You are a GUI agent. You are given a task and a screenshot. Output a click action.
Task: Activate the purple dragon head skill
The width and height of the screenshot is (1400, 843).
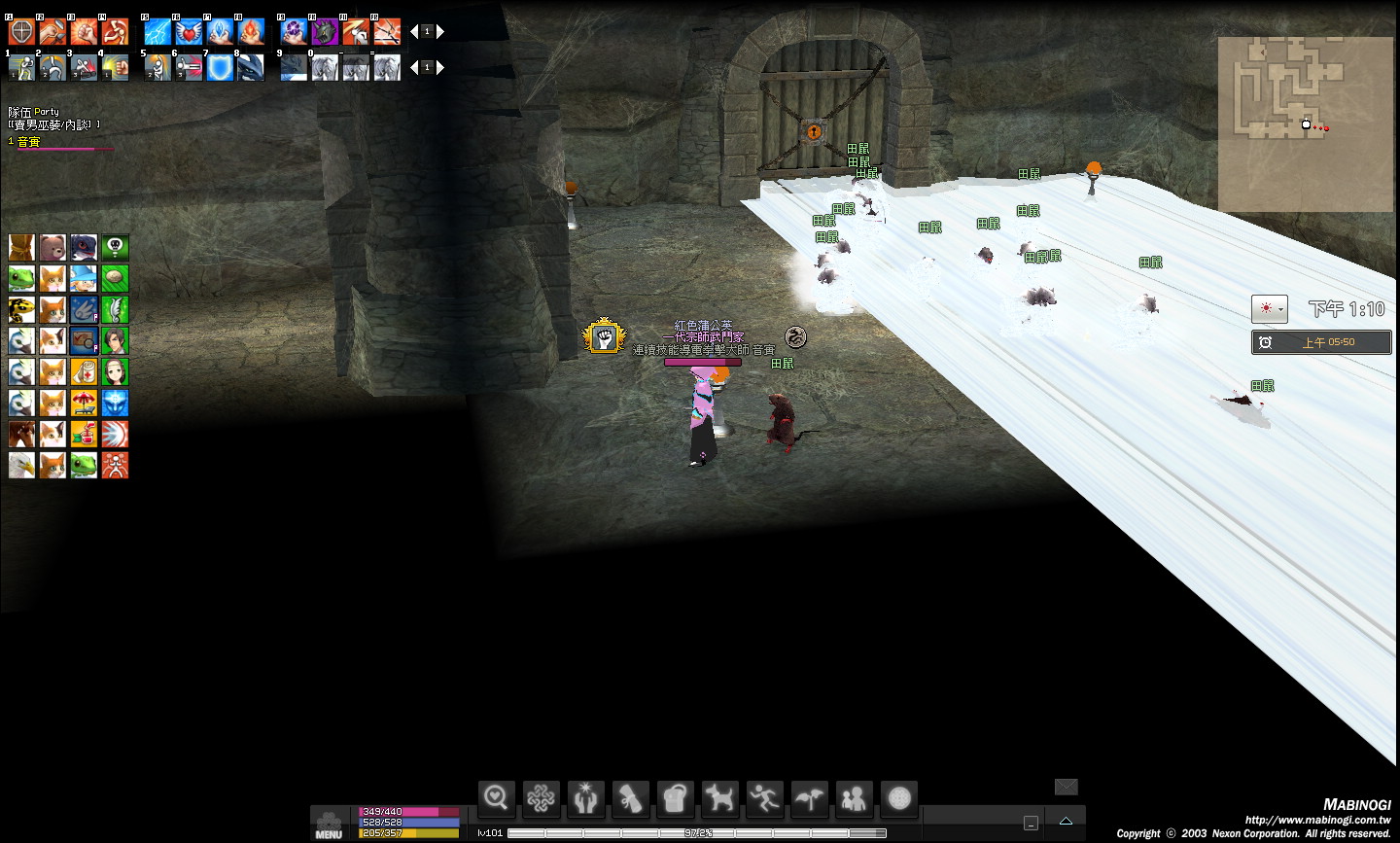click(325, 32)
